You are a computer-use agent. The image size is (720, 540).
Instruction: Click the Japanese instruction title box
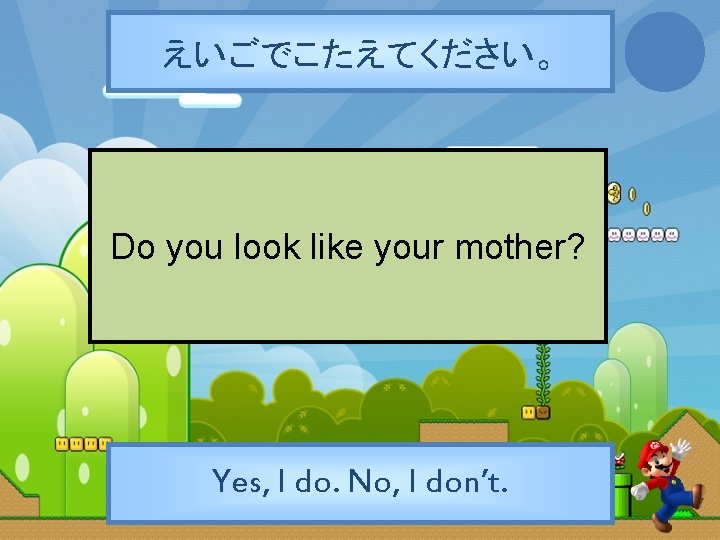[360, 52]
